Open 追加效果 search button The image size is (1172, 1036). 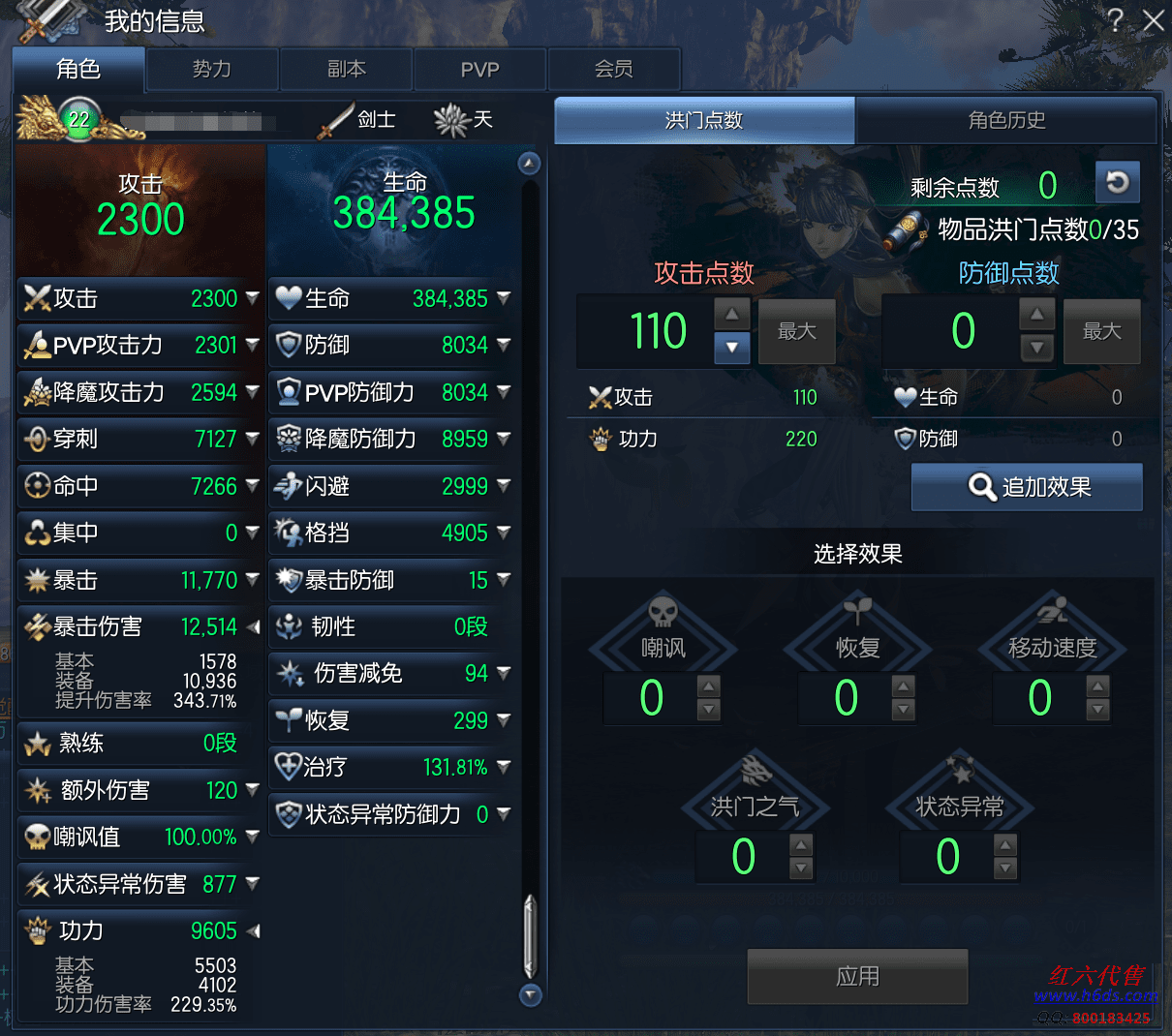point(1027,487)
